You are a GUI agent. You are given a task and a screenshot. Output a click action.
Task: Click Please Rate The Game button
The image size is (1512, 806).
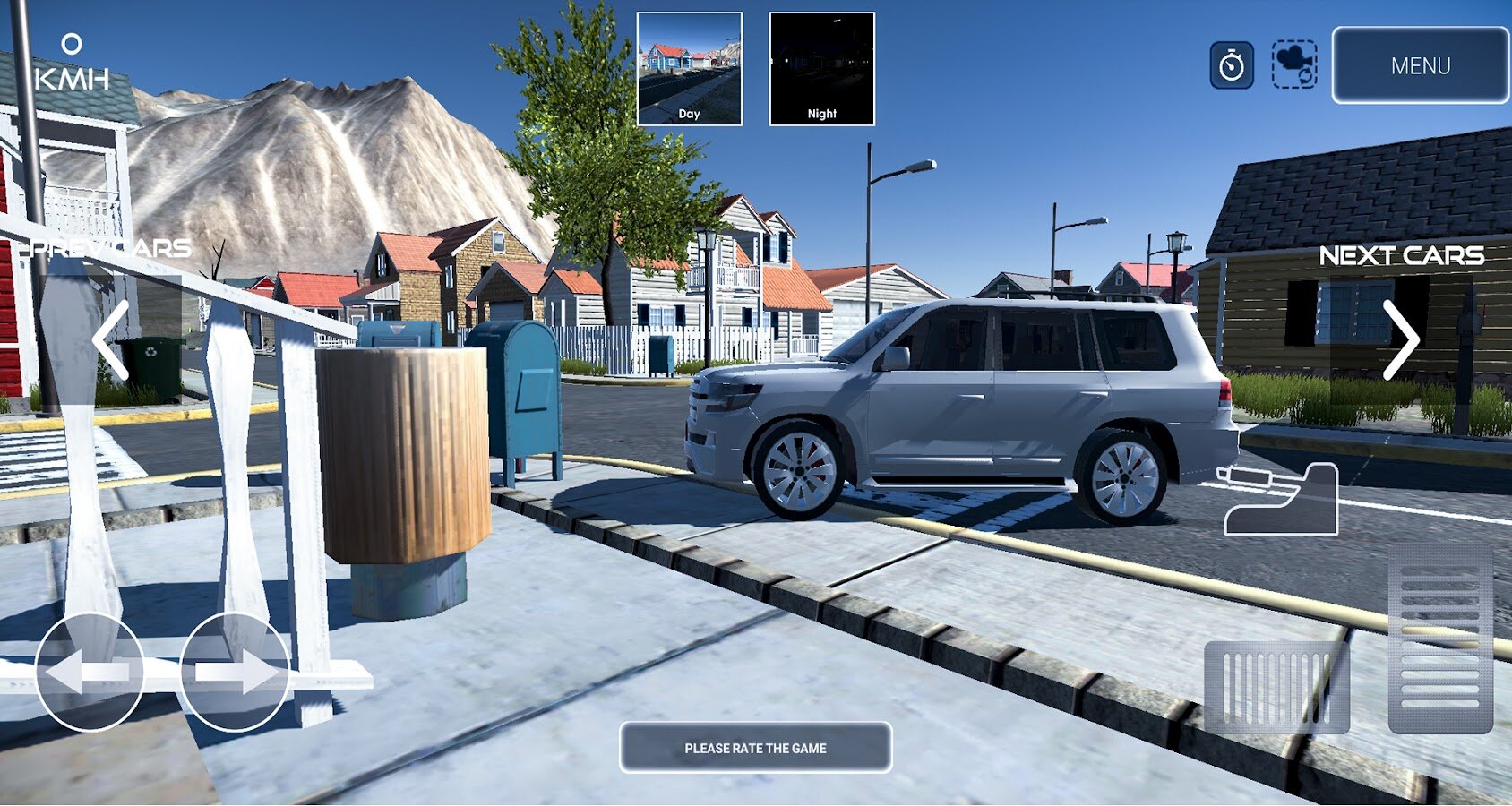pyautogui.click(x=755, y=748)
